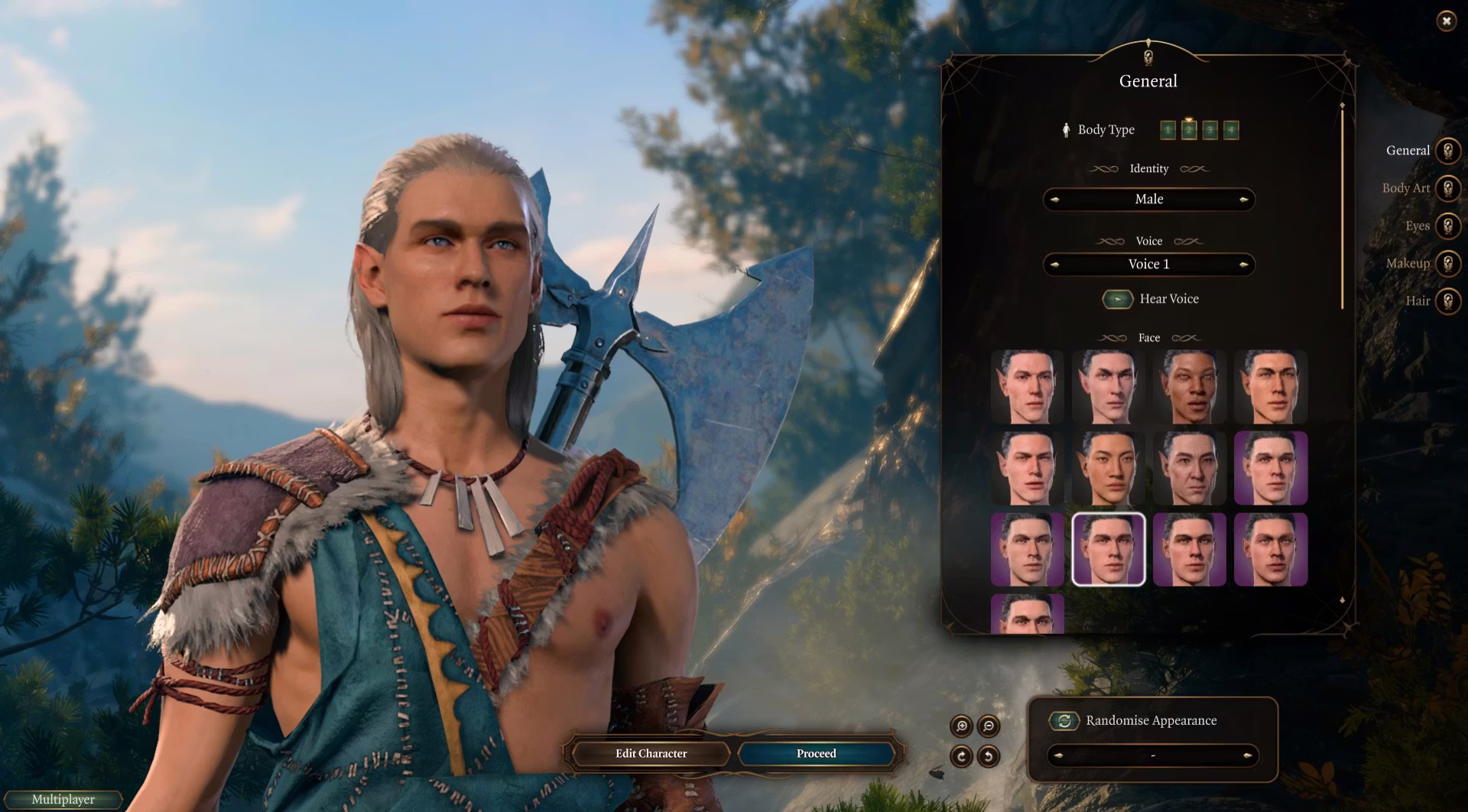Show the Makeup tab

1447,263
